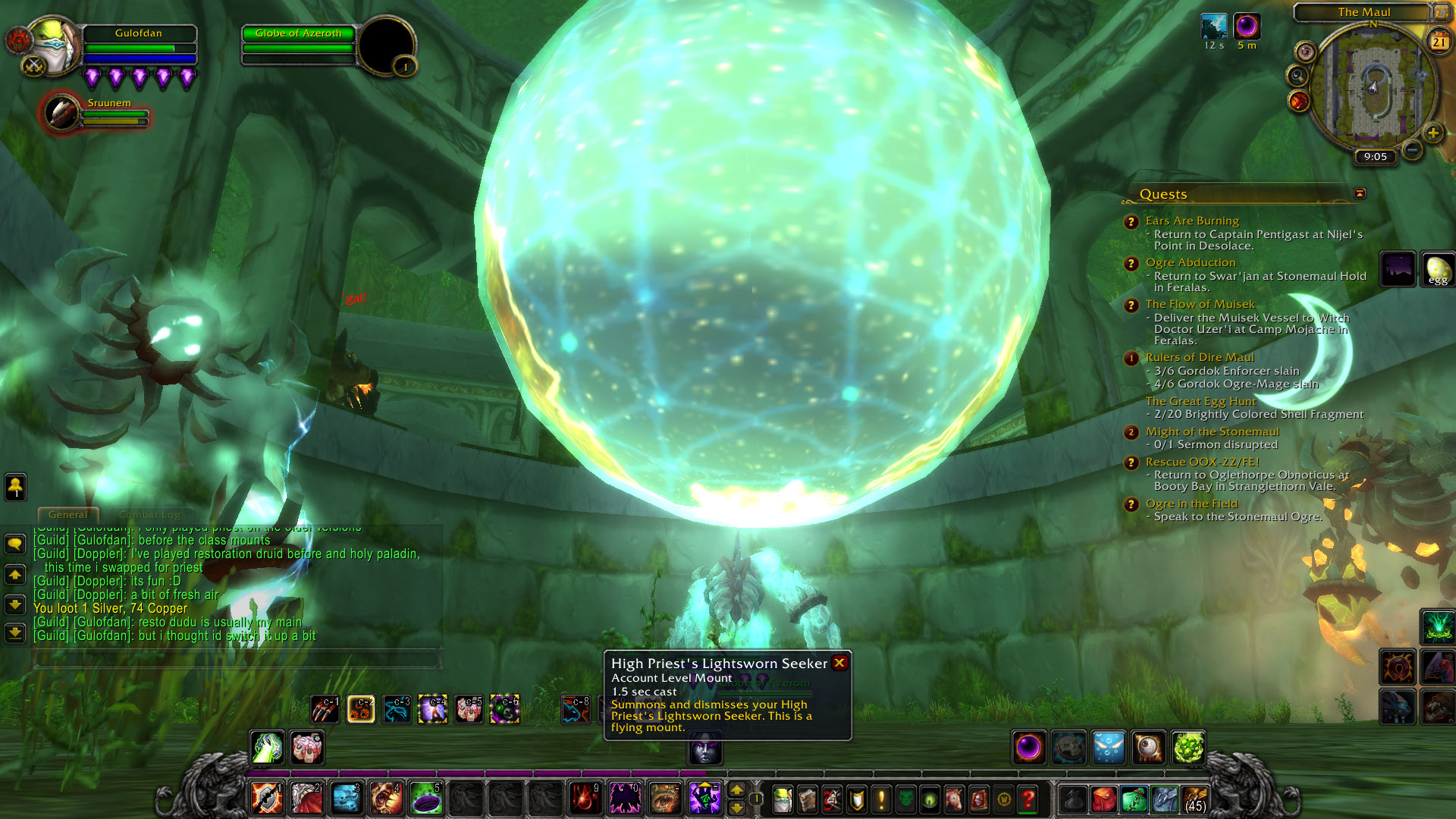Select the Ears Are Burning quest
This screenshot has height=819, width=1456.
tap(1192, 221)
